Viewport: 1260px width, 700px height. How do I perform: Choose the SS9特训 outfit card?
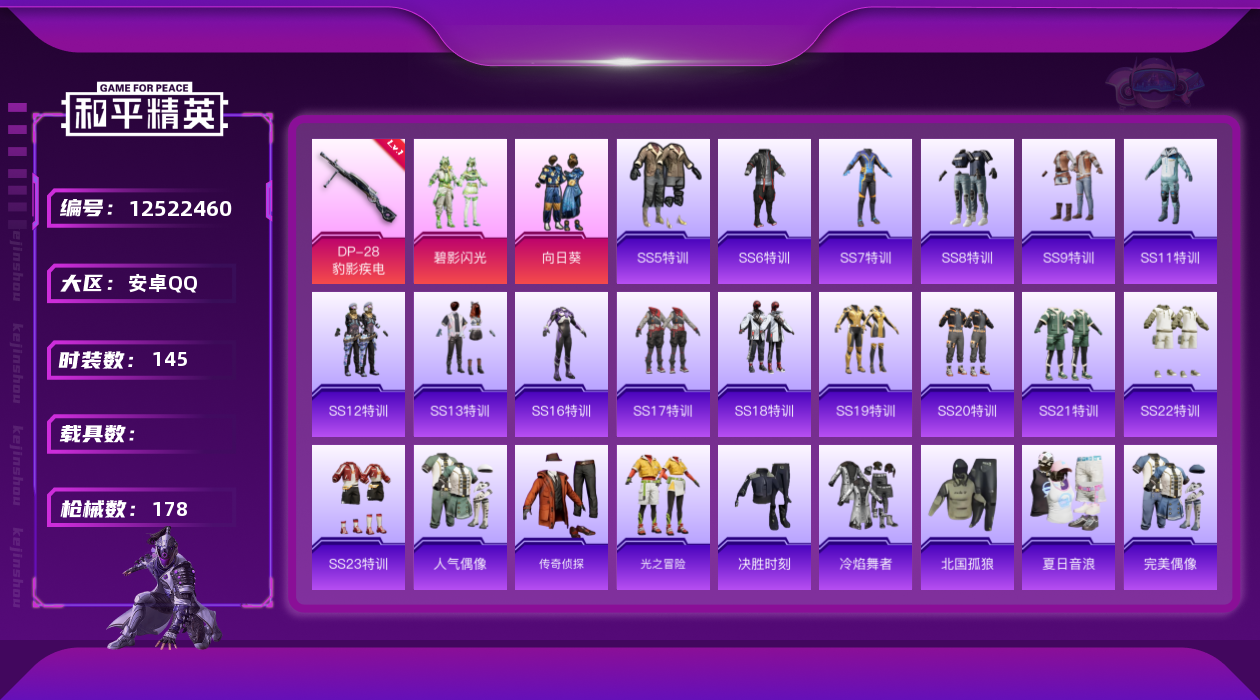coord(1068,211)
